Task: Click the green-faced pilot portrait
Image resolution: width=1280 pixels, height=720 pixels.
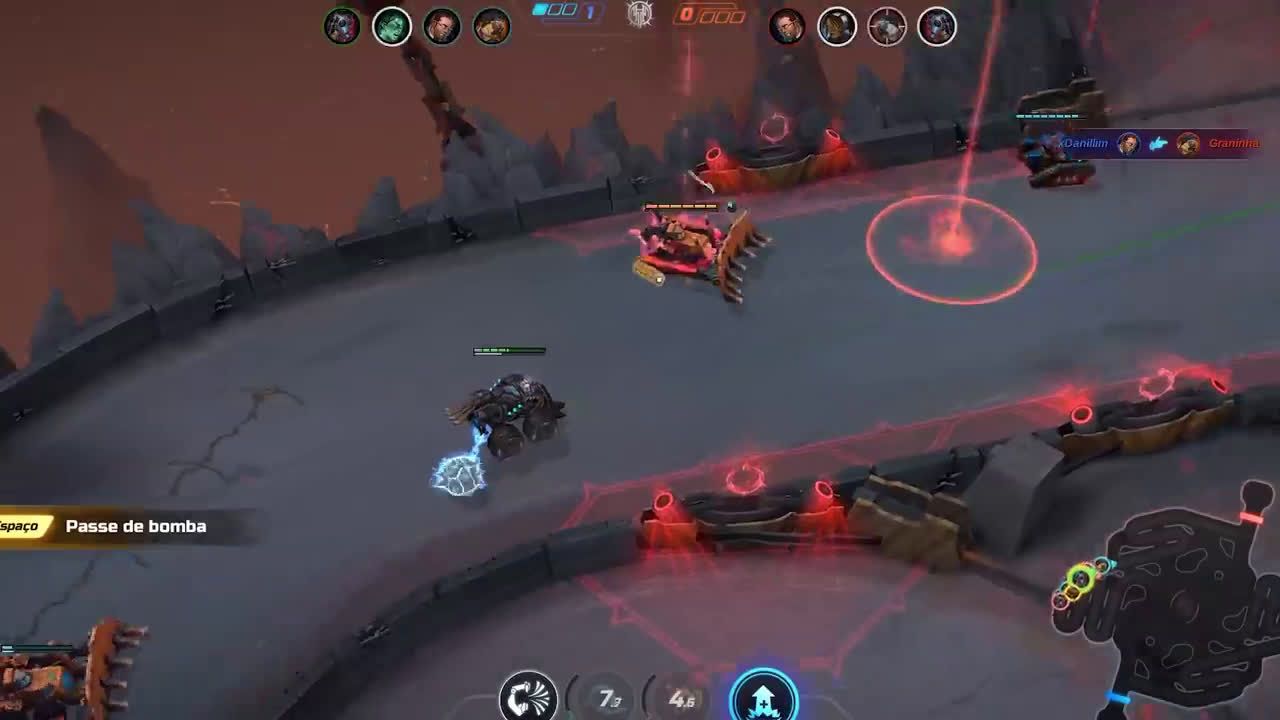Action: pos(392,27)
